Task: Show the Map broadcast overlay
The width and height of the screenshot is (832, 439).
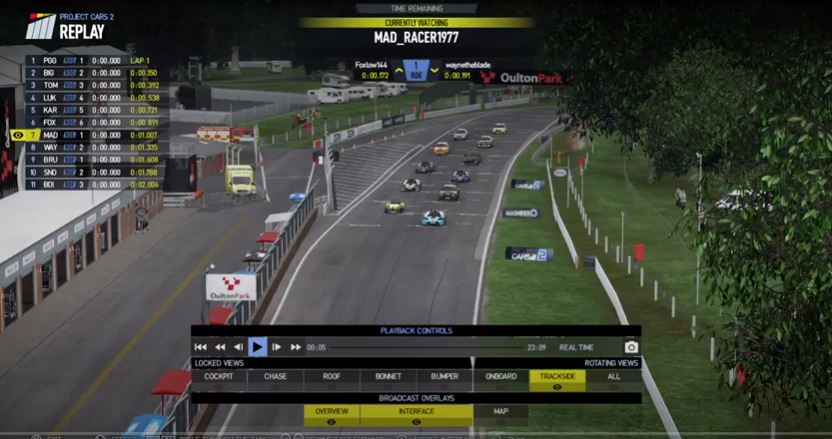Action: [500, 411]
